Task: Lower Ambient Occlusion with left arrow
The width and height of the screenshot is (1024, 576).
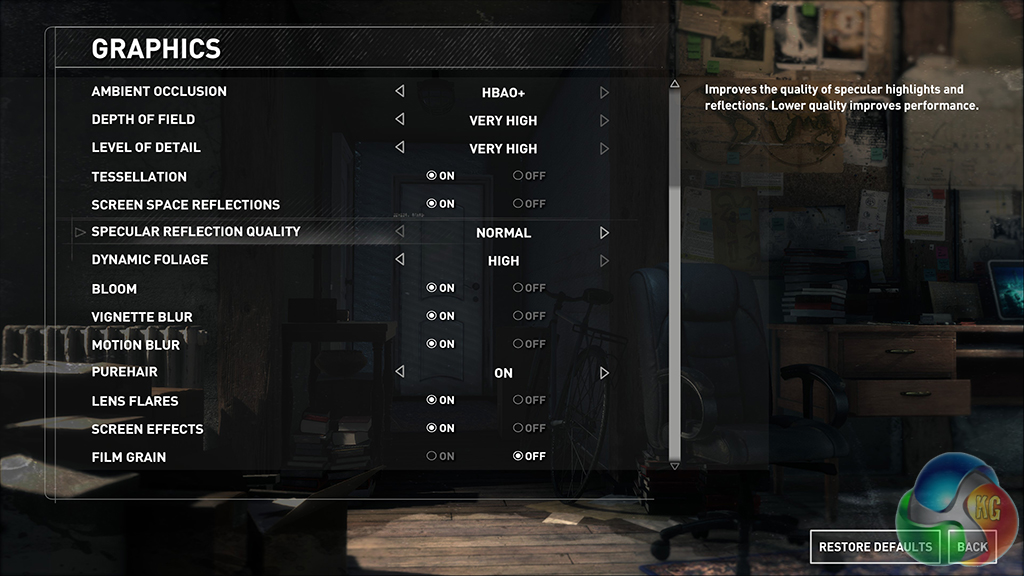Action: (x=400, y=92)
